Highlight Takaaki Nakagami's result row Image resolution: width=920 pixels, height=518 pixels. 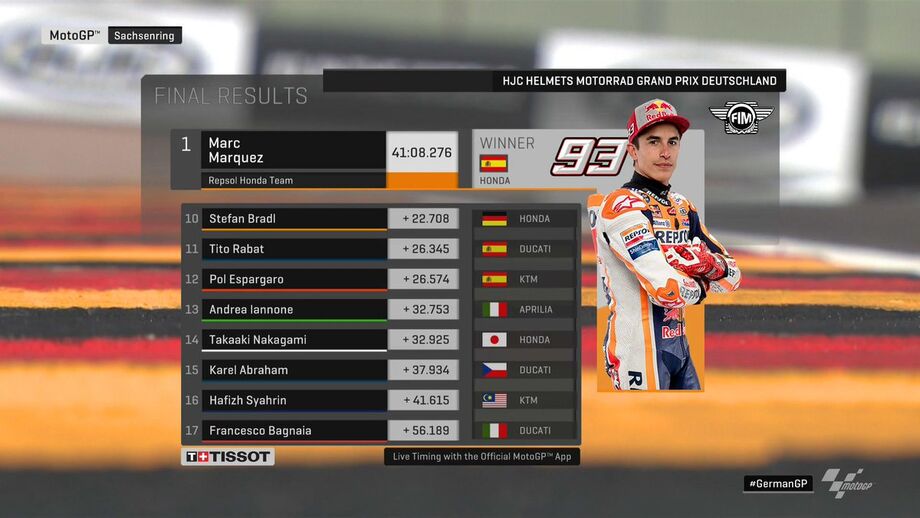tap(295, 340)
